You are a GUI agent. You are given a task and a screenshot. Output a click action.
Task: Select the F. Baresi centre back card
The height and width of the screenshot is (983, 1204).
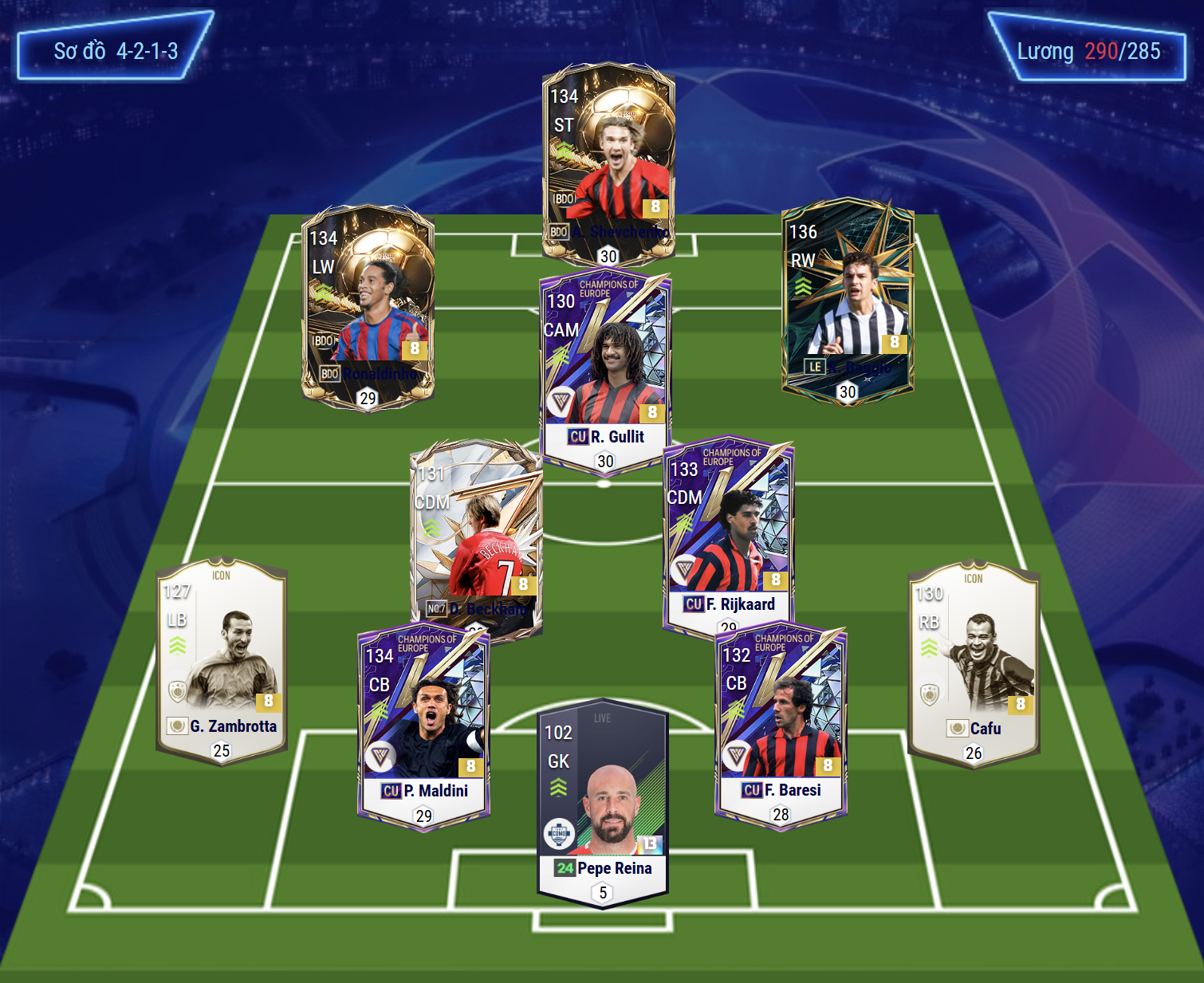(781, 727)
